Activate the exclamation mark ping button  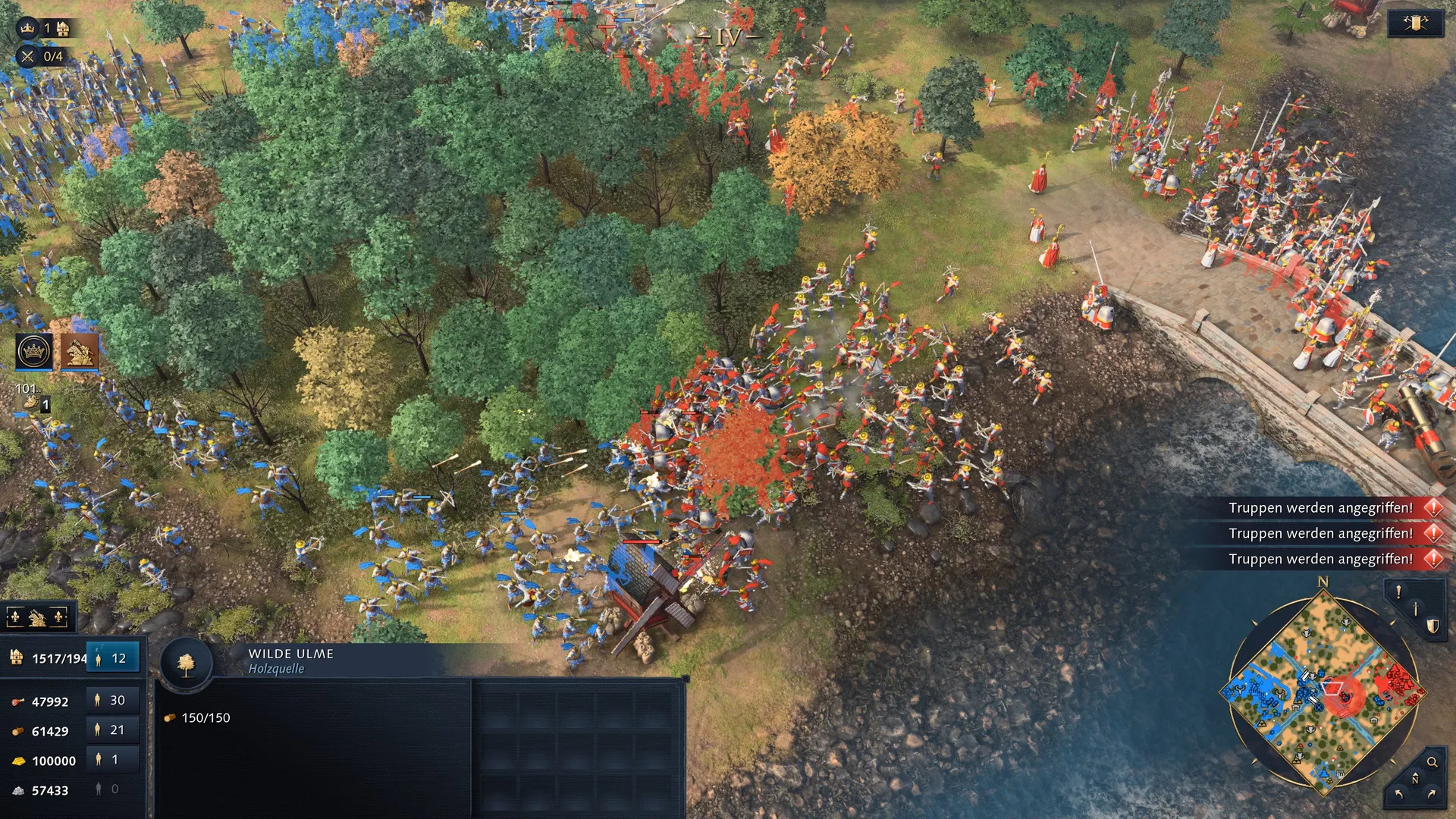[x=1398, y=592]
